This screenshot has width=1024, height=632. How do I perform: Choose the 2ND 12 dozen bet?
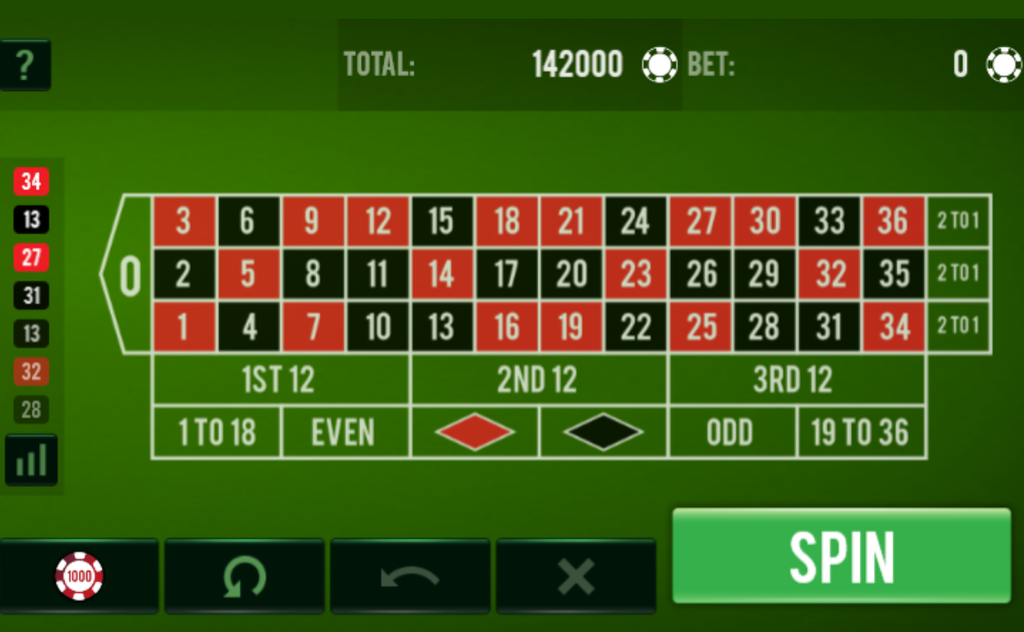538,380
